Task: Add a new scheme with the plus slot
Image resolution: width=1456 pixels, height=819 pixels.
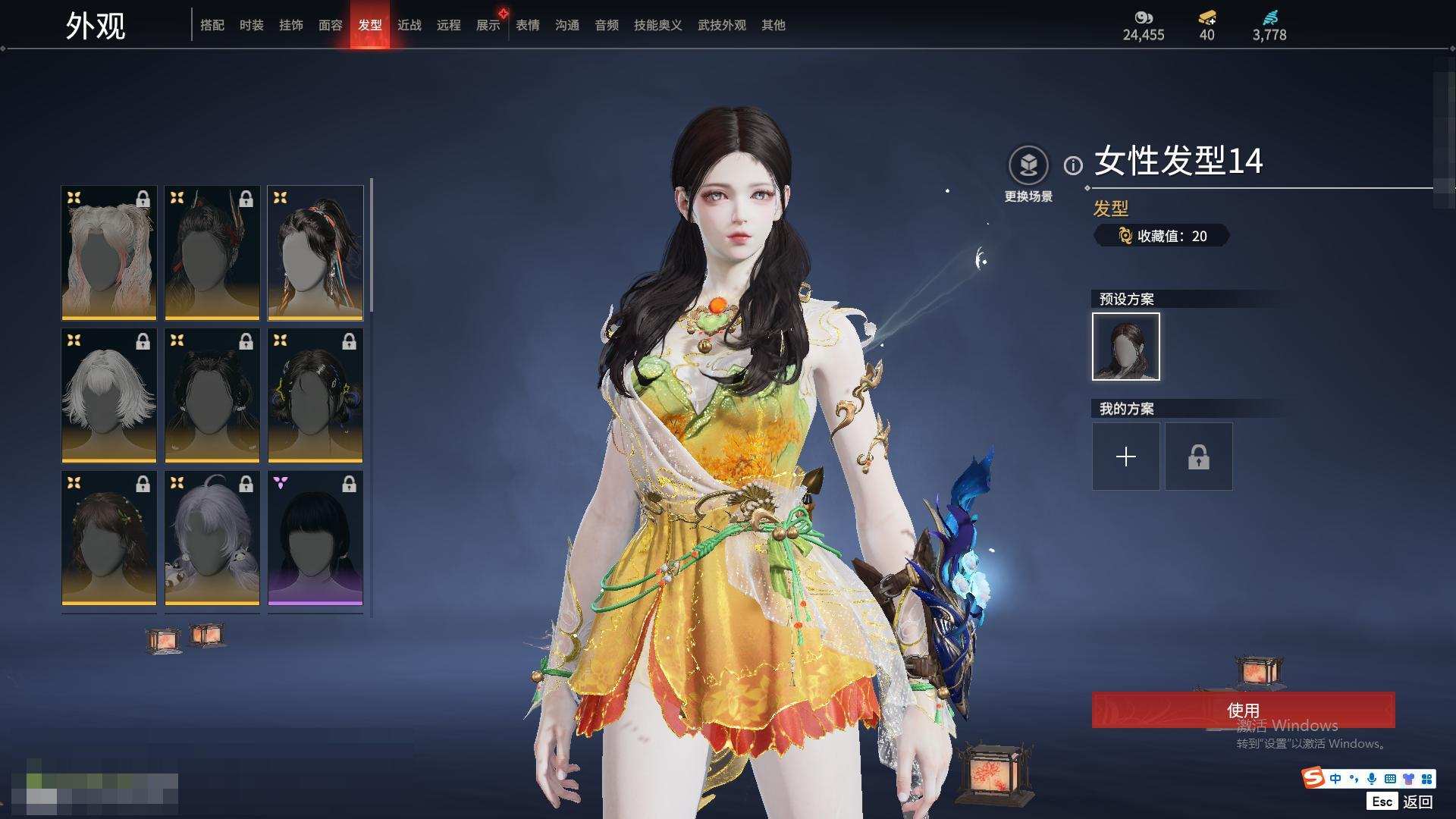Action: point(1125,457)
